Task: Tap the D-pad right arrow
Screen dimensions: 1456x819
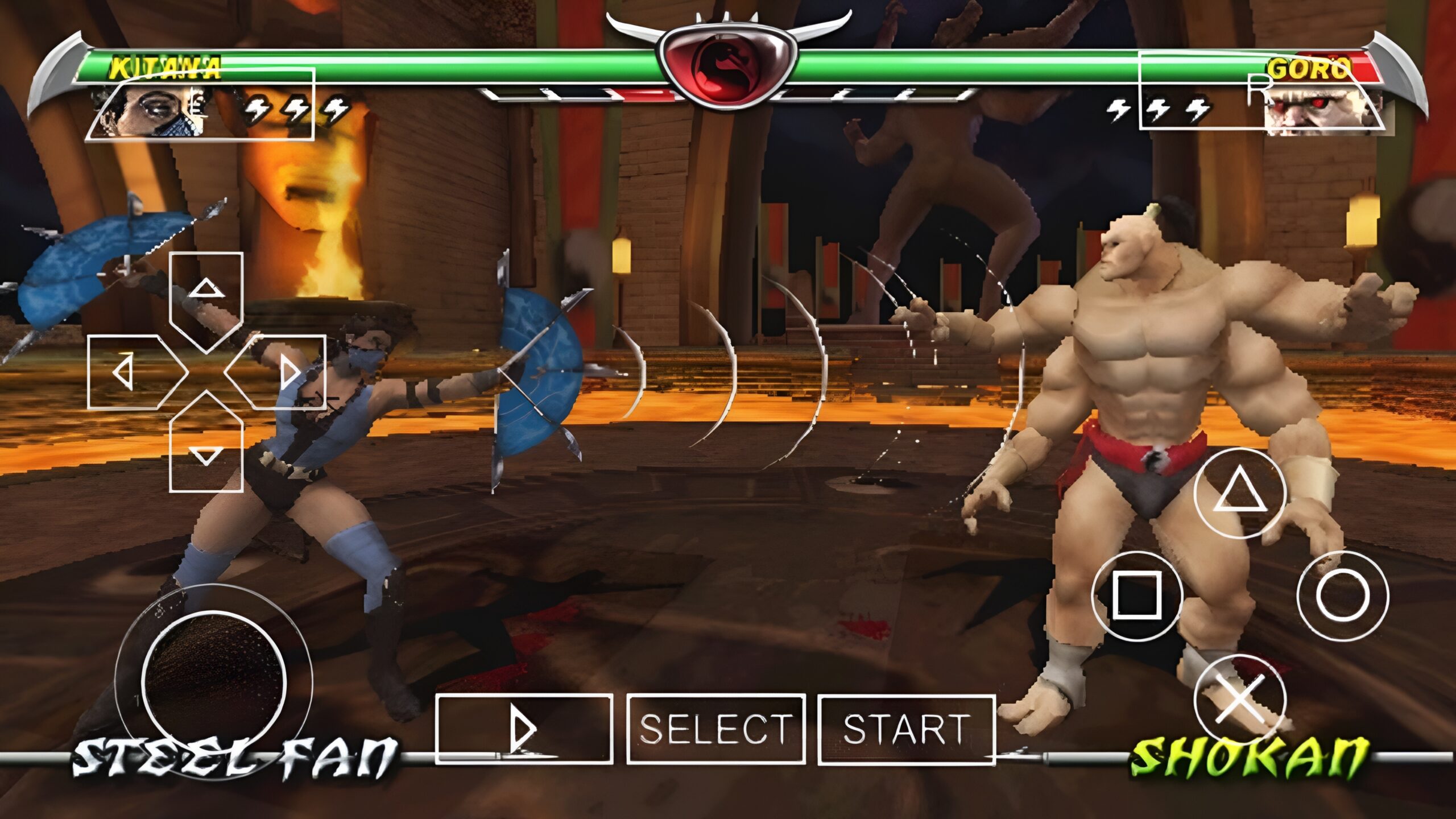Action: pos(284,373)
